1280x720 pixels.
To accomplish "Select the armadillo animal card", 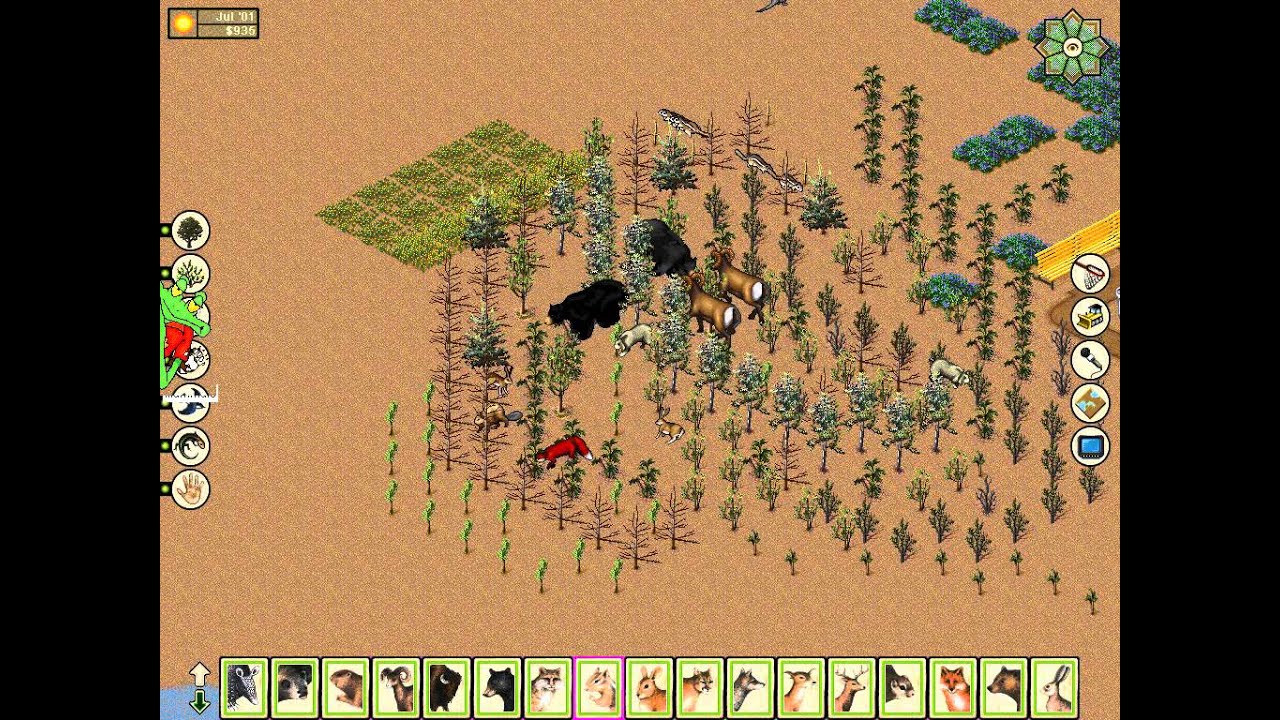I will (x=244, y=687).
